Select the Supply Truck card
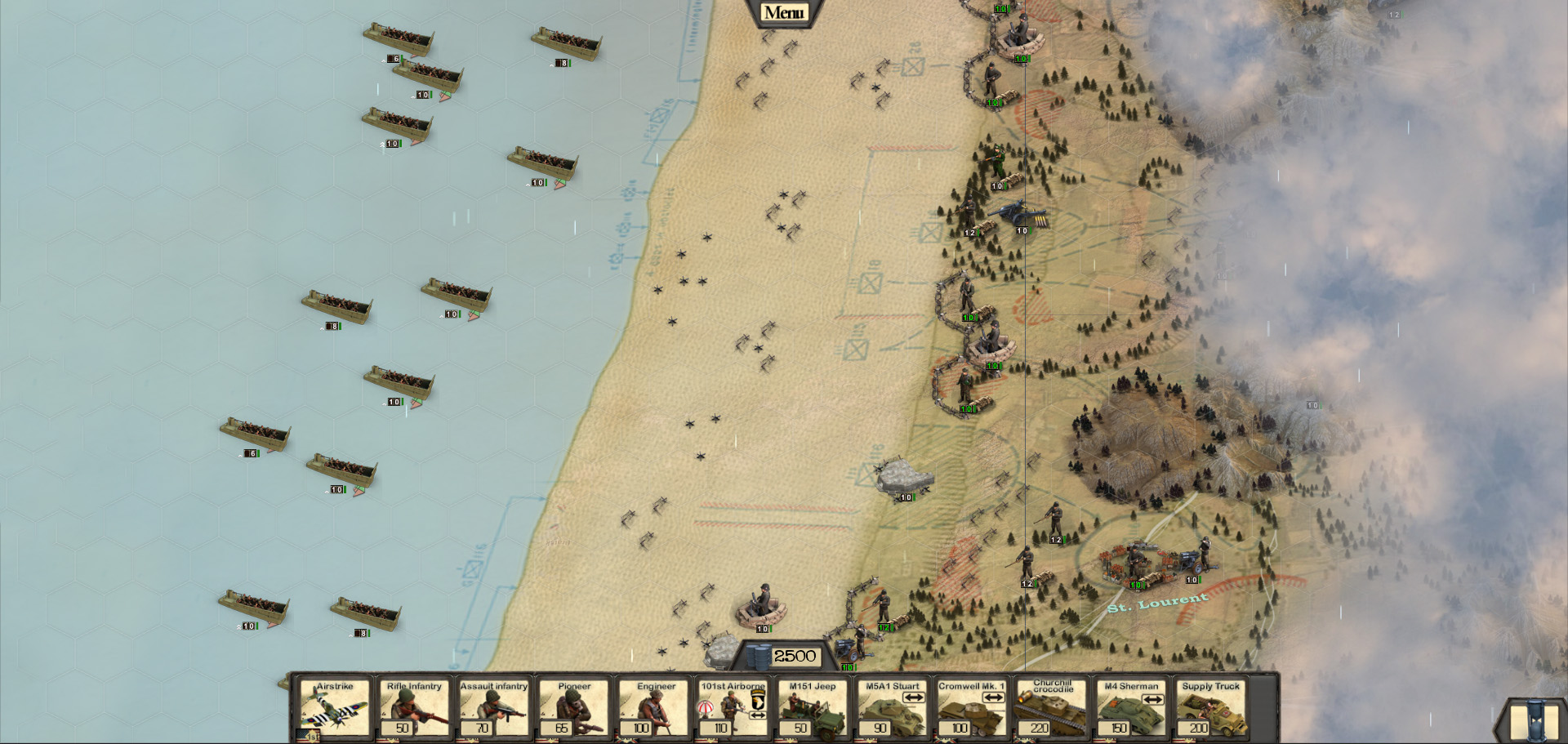The width and height of the screenshot is (1568, 744). pyautogui.click(x=1210, y=709)
